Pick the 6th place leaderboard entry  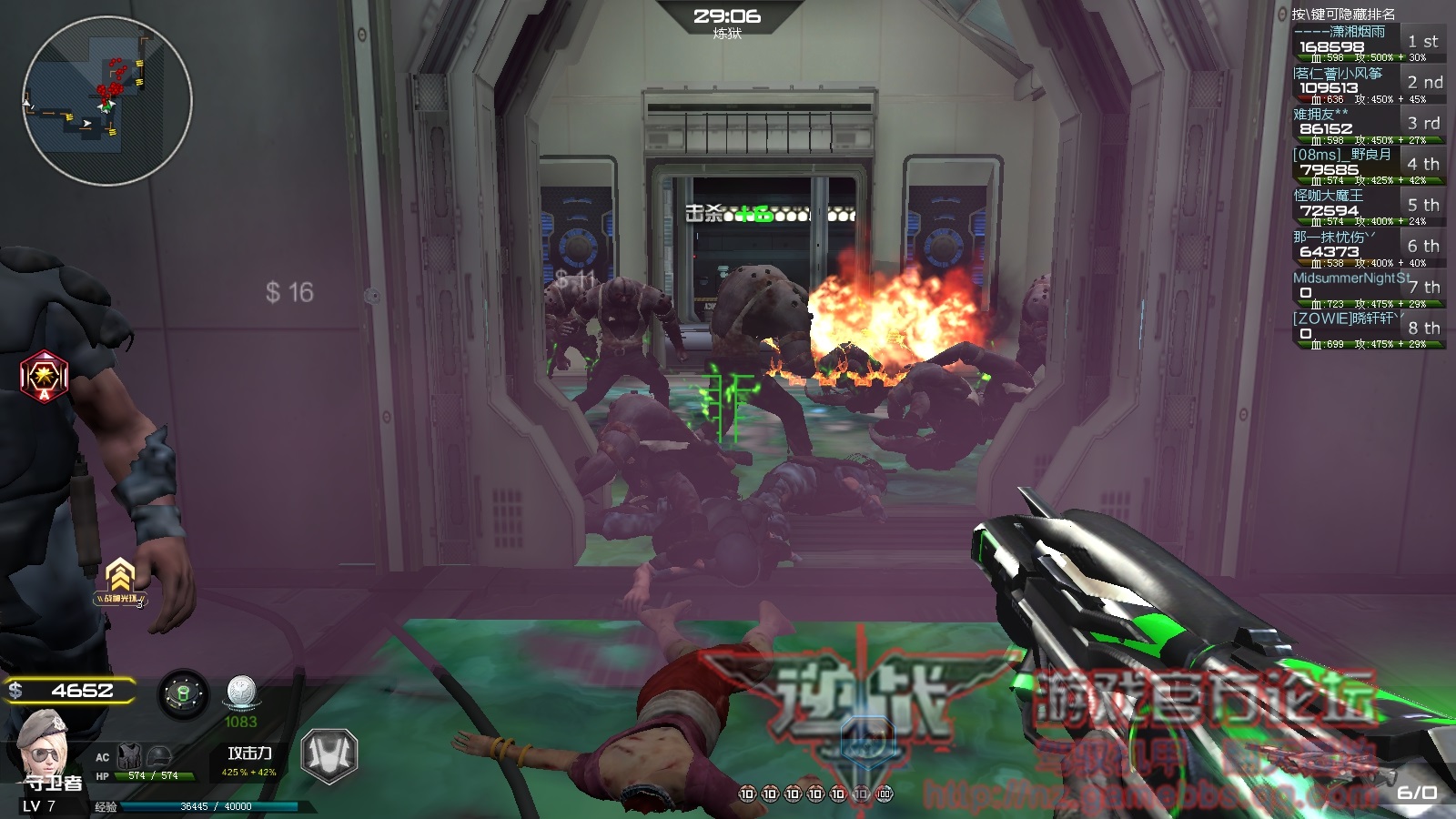[1367, 248]
